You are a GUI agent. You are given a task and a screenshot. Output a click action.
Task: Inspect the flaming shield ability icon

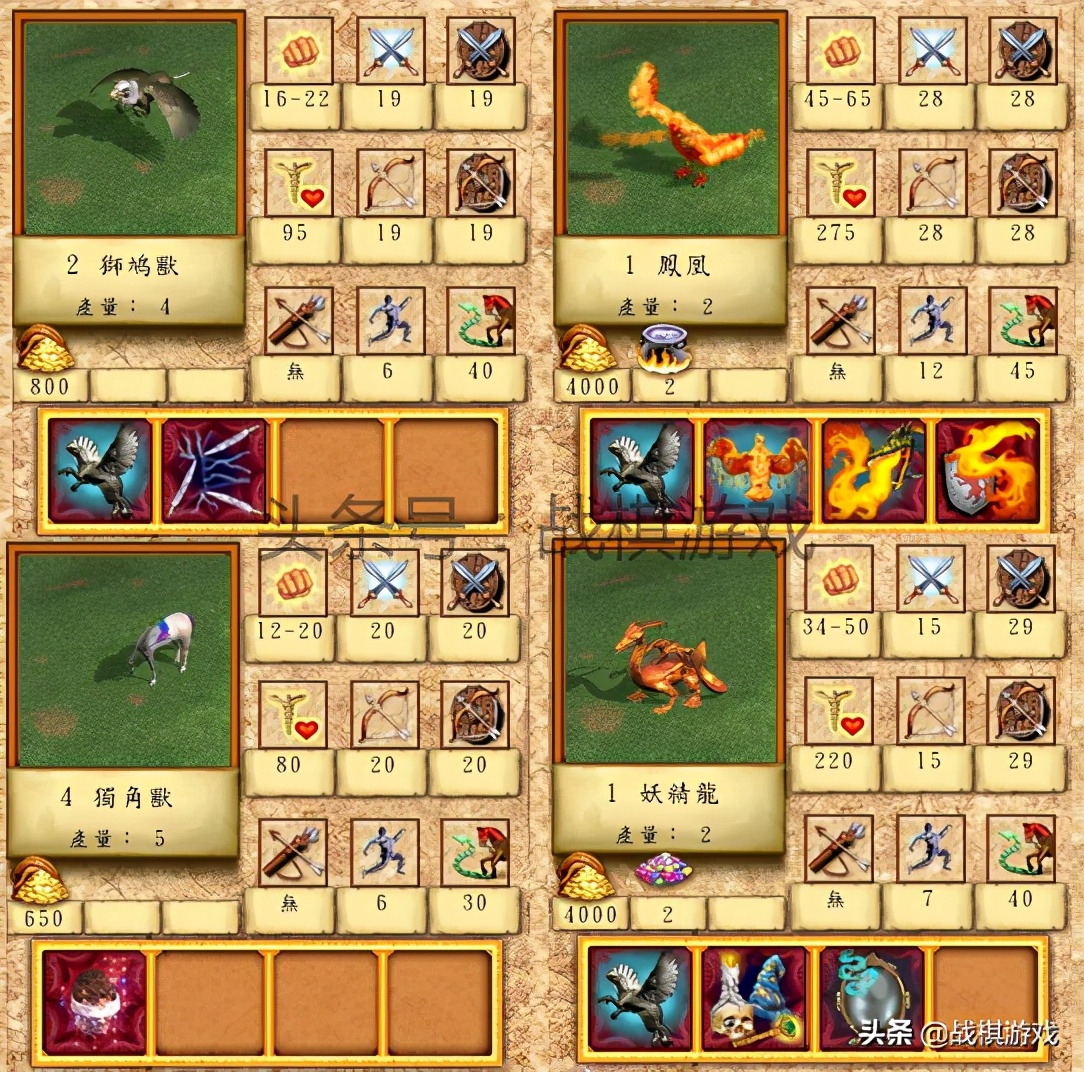pos(987,470)
